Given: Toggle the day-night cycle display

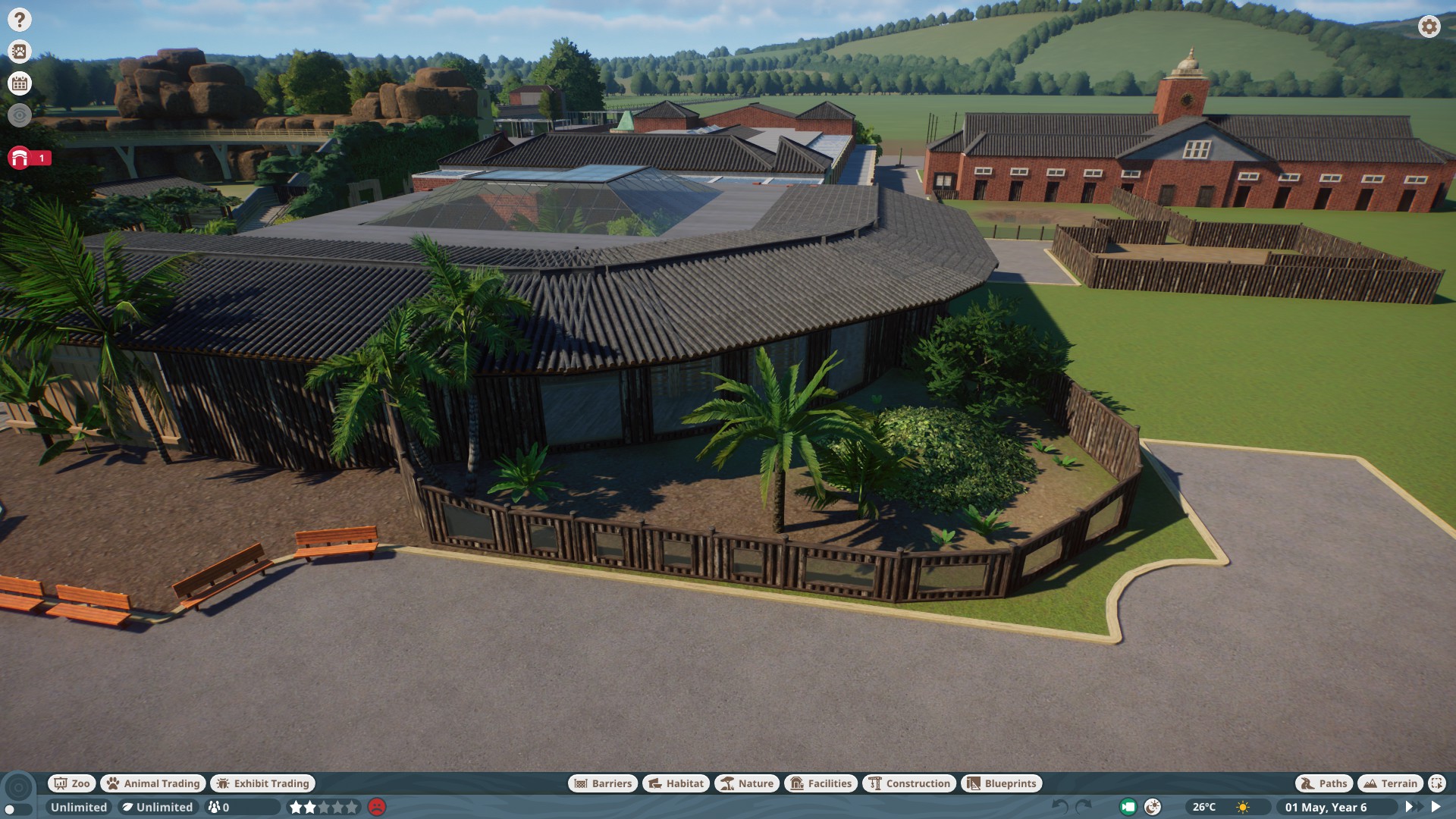Looking at the screenshot, I should [1153, 808].
